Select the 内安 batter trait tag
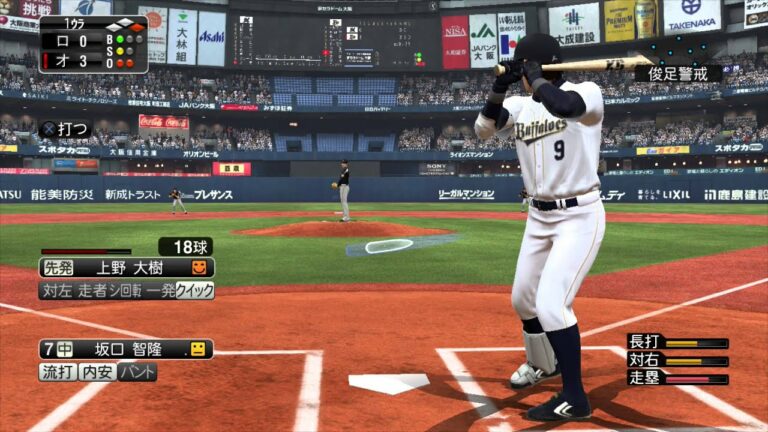Viewport: 768px width, 432px height. [97, 372]
